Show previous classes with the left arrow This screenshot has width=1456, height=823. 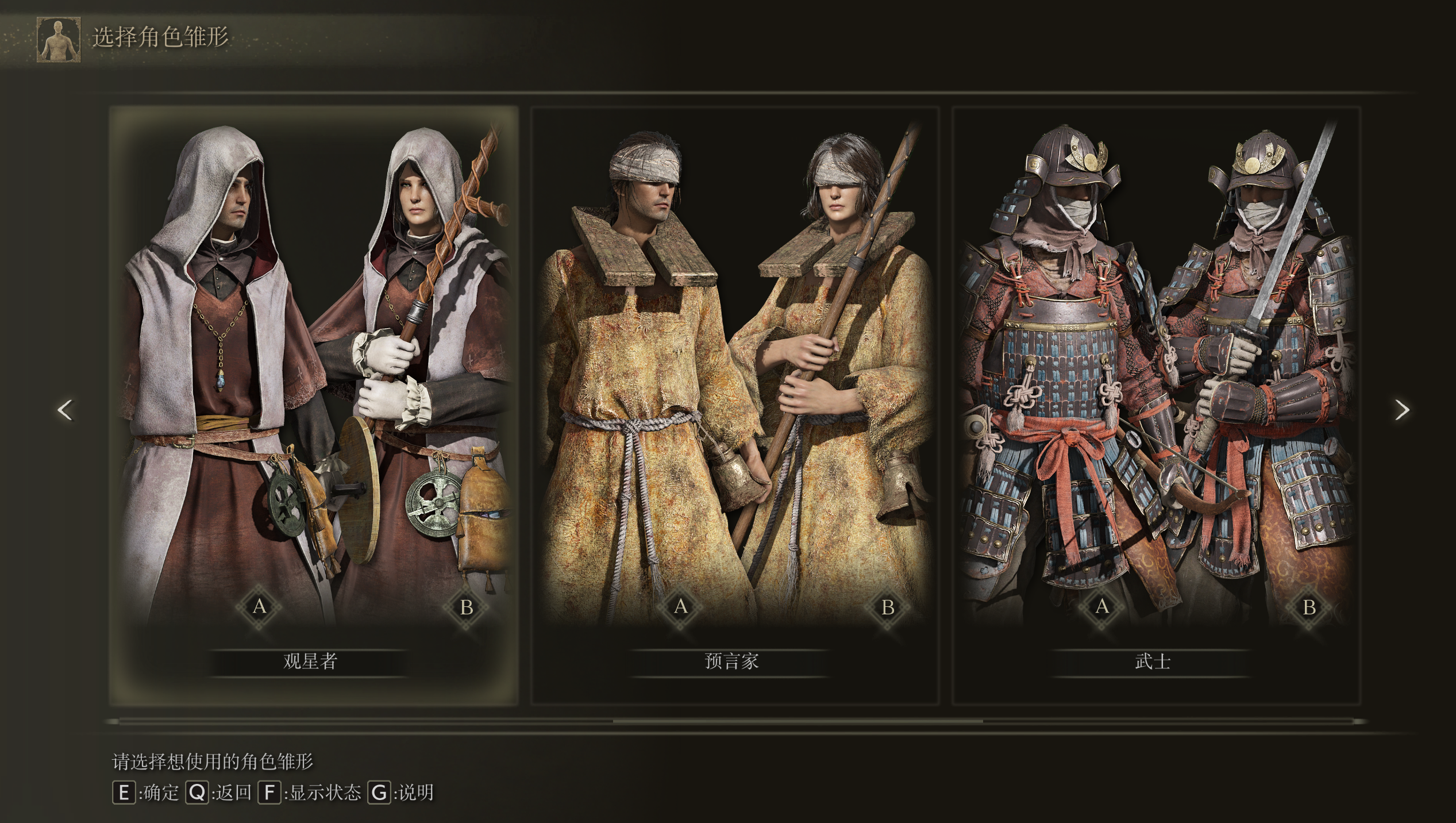pyautogui.click(x=66, y=410)
